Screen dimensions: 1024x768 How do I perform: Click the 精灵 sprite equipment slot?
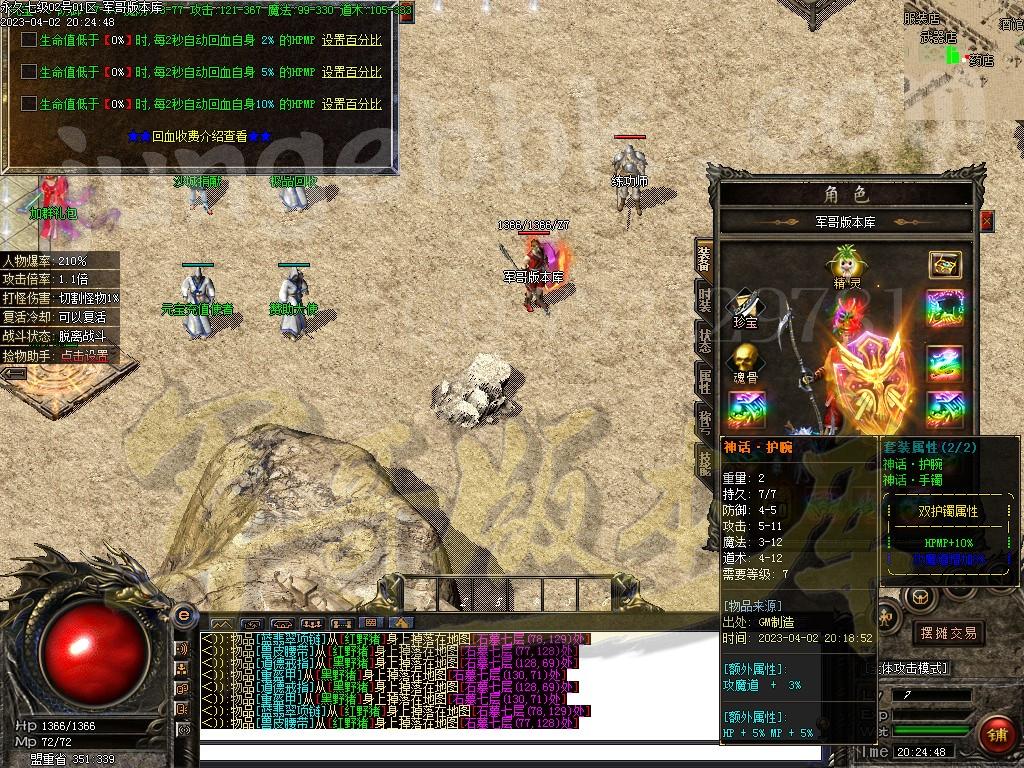(846, 264)
